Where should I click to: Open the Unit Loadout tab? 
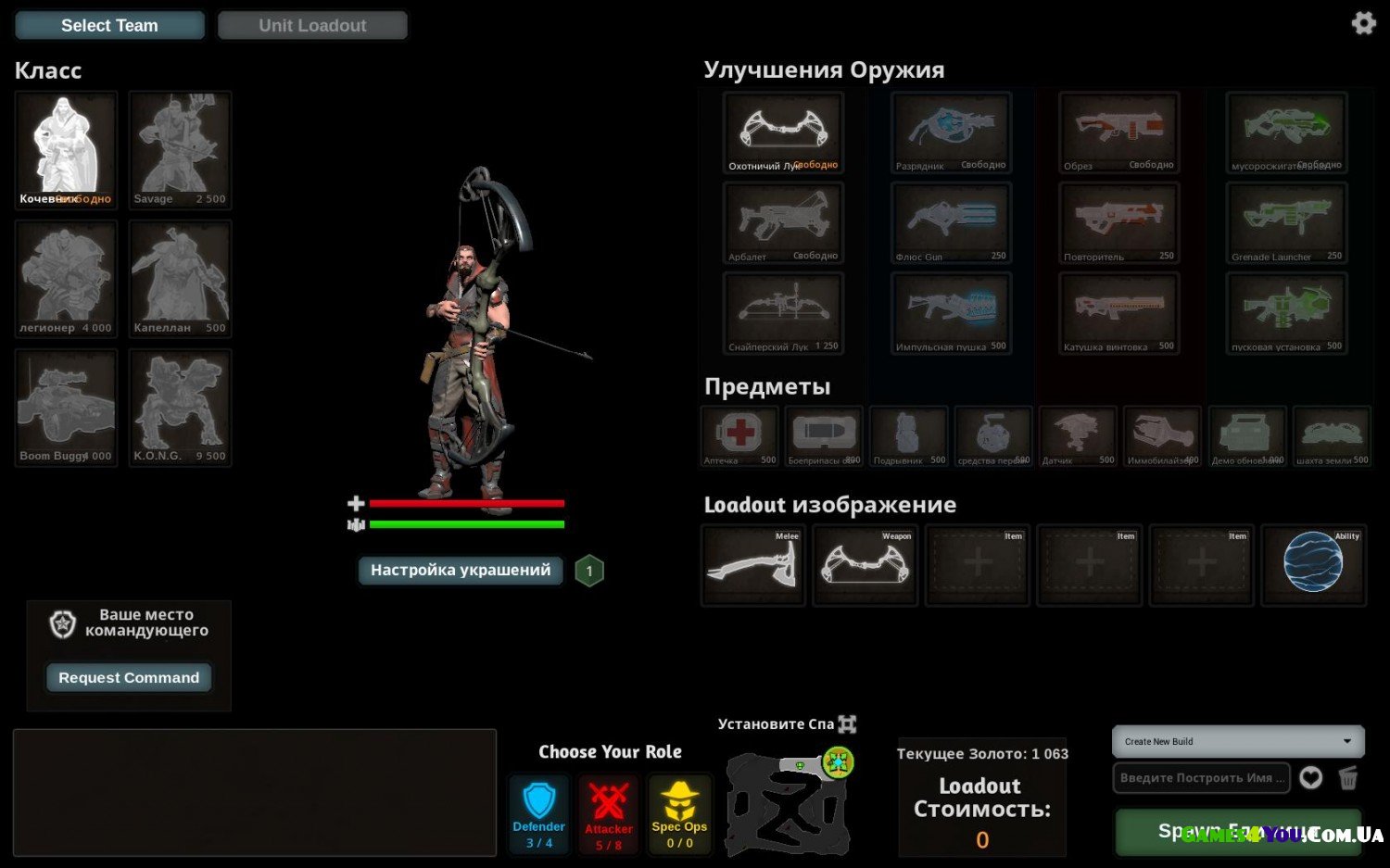click(312, 26)
